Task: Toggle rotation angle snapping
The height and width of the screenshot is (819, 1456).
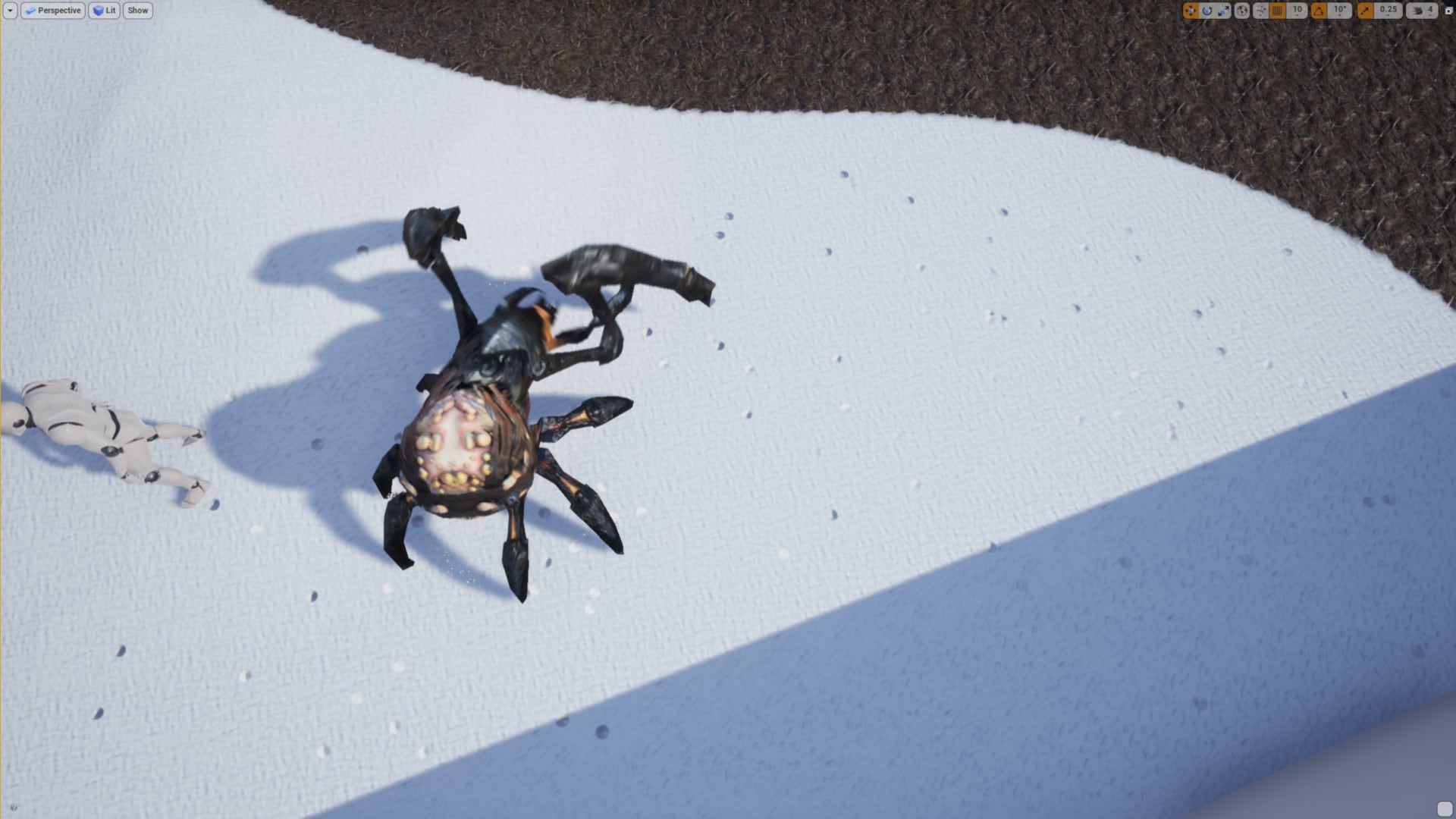Action: pyautogui.click(x=1319, y=11)
